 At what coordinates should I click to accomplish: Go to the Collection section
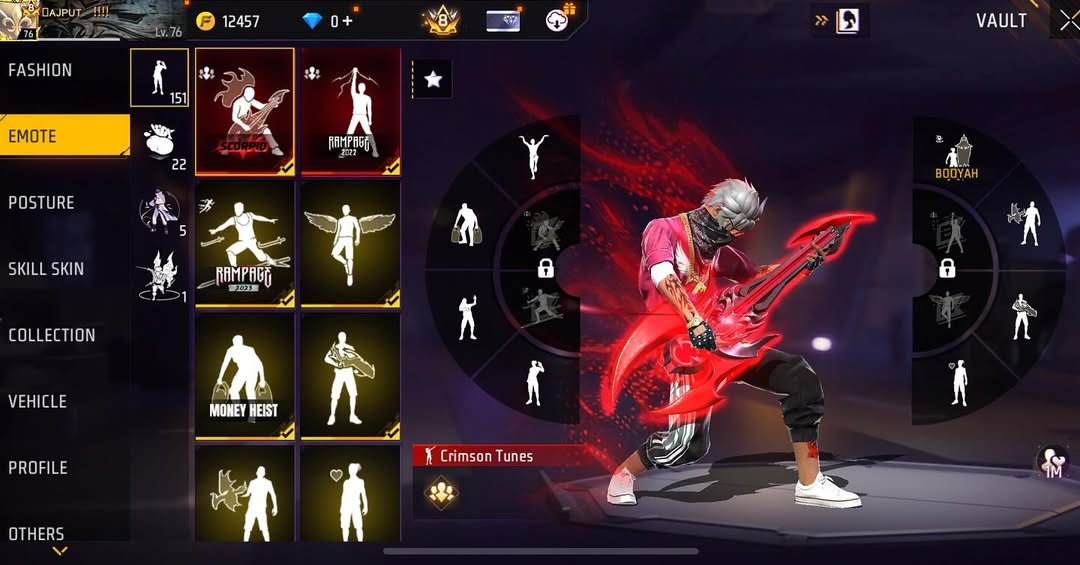(52, 335)
